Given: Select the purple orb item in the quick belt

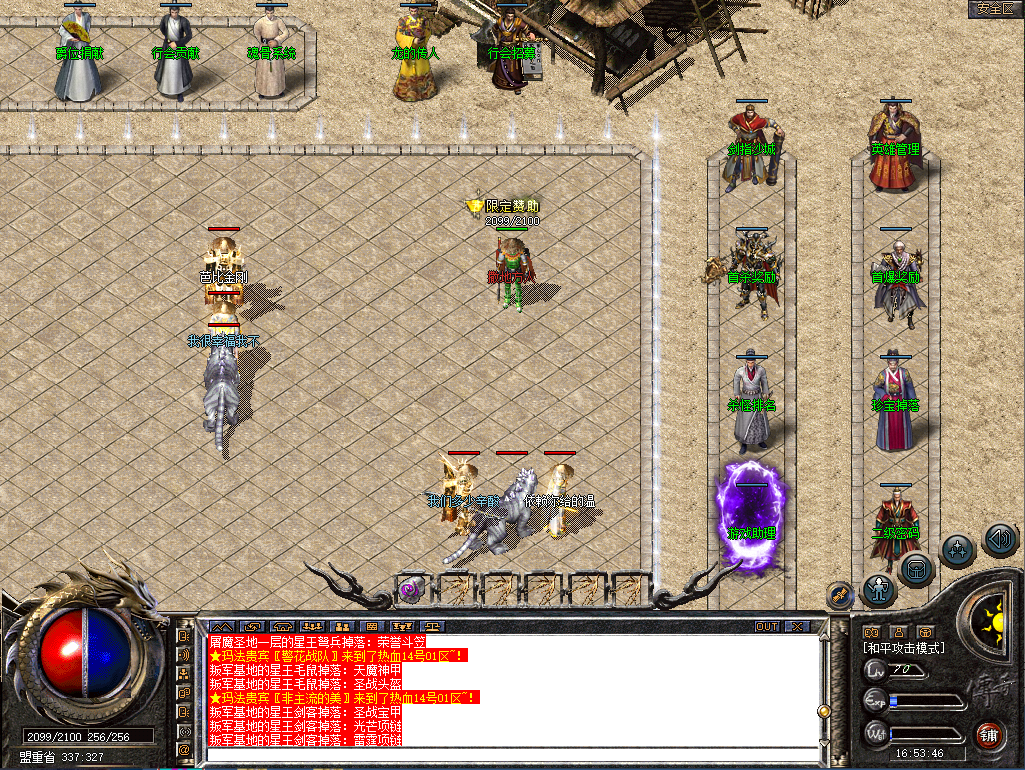Looking at the screenshot, I should (410, 589).
